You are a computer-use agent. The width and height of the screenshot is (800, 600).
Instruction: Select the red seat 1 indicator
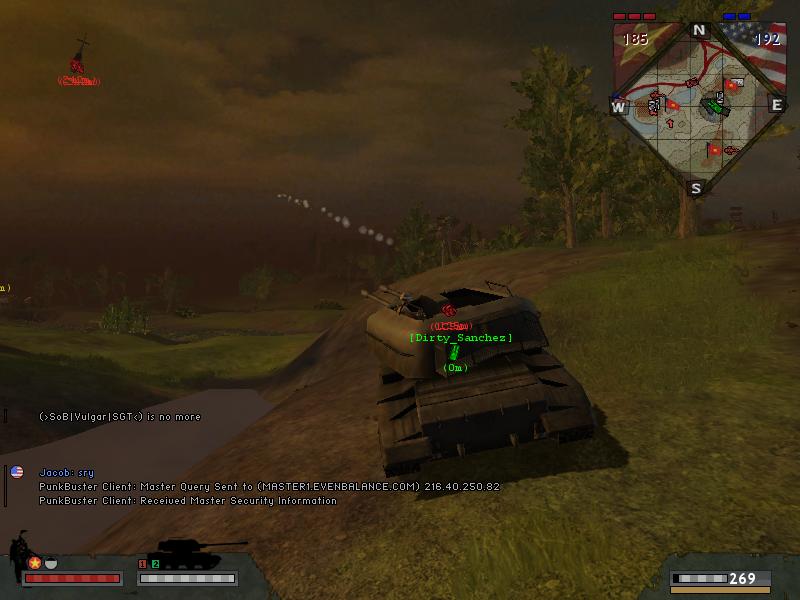142,565
